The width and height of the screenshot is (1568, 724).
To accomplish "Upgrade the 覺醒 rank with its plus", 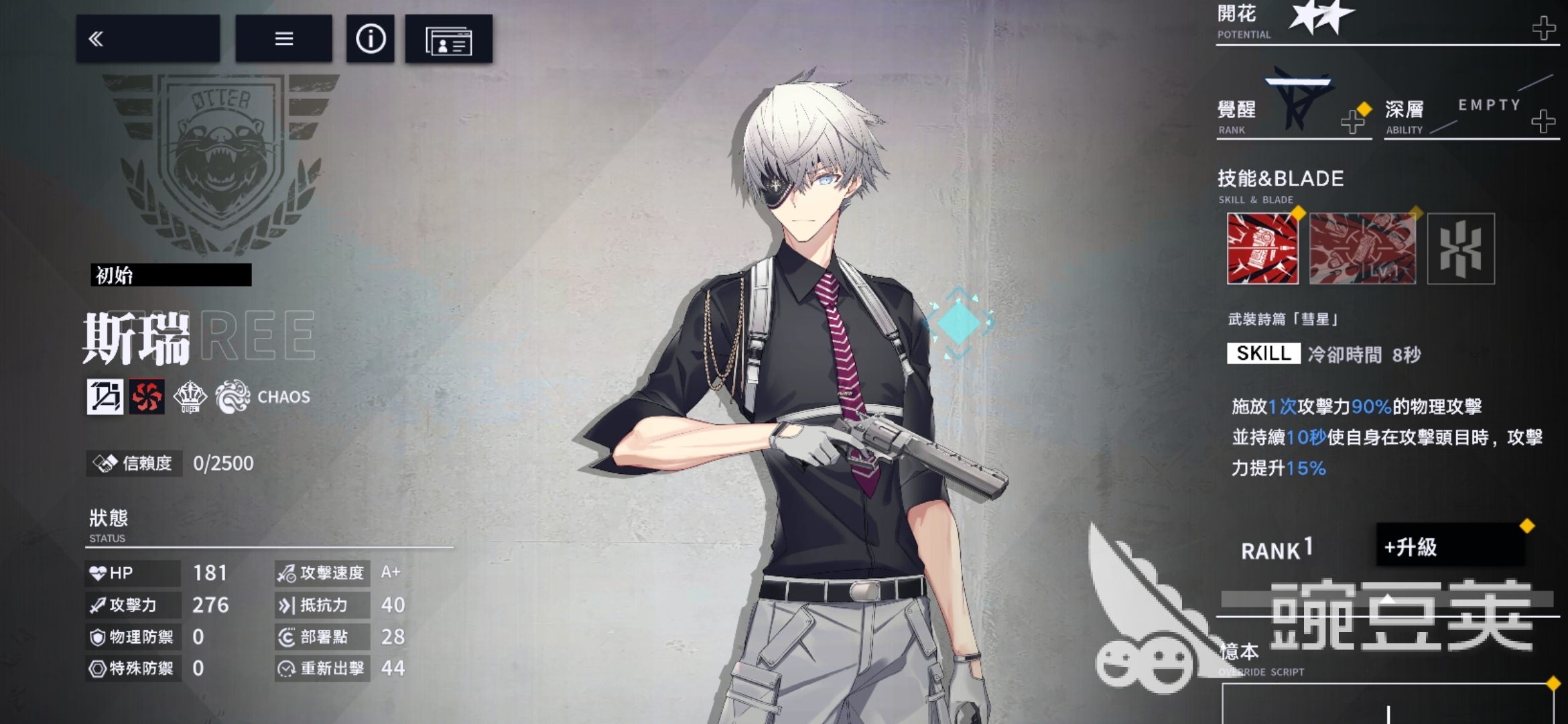I will click(1352, 122).
